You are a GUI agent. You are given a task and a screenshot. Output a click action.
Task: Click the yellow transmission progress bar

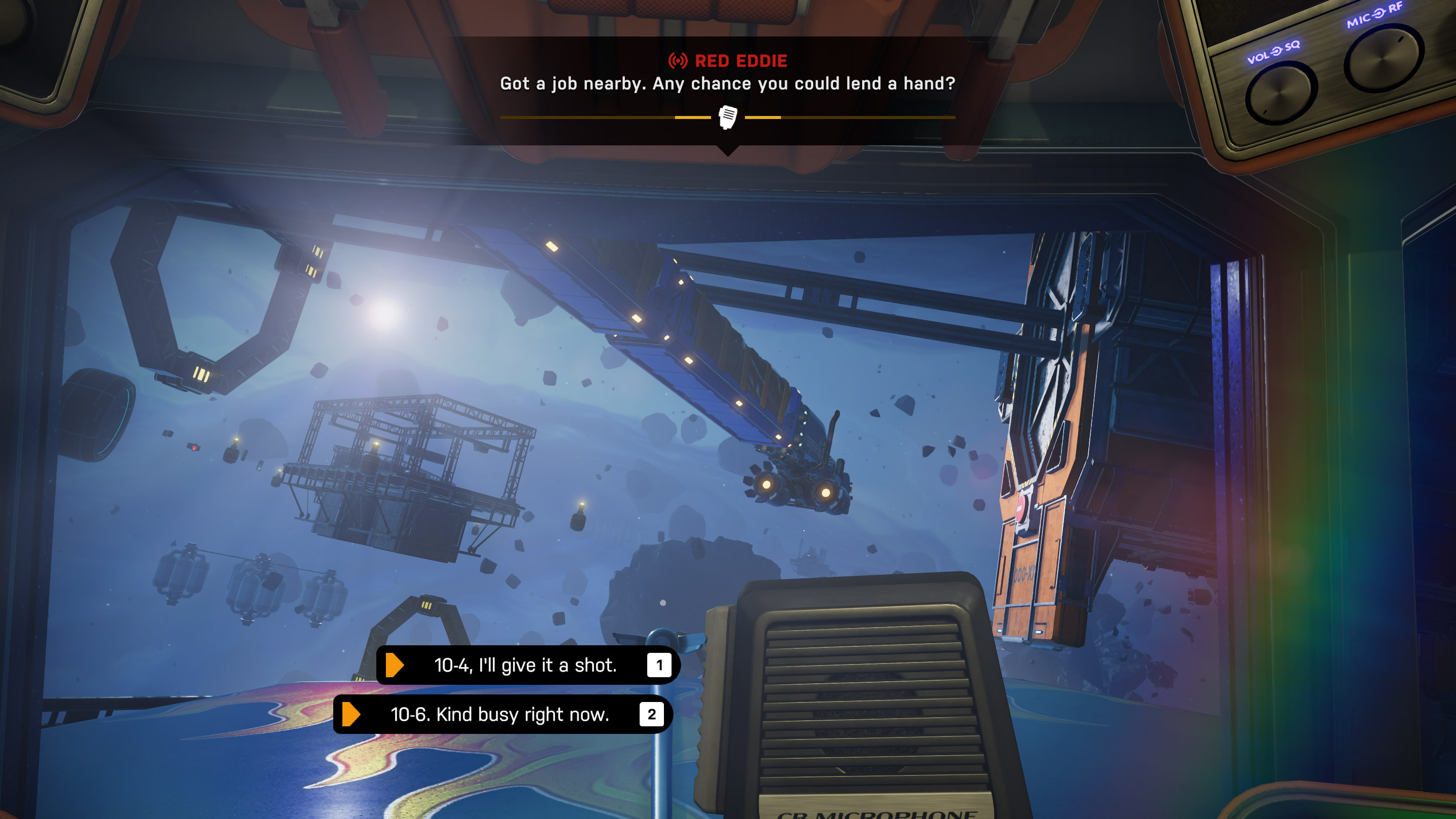[x=622, y=118]
